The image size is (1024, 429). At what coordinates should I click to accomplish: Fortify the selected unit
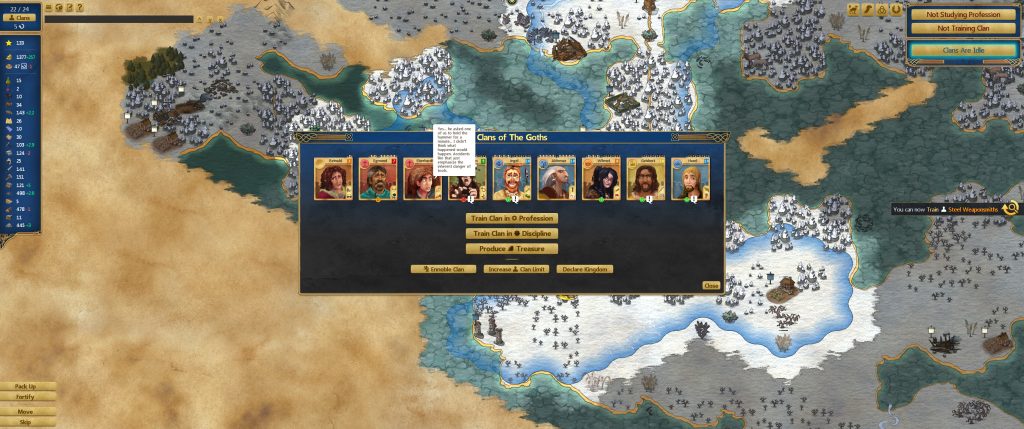coord(26,398)
